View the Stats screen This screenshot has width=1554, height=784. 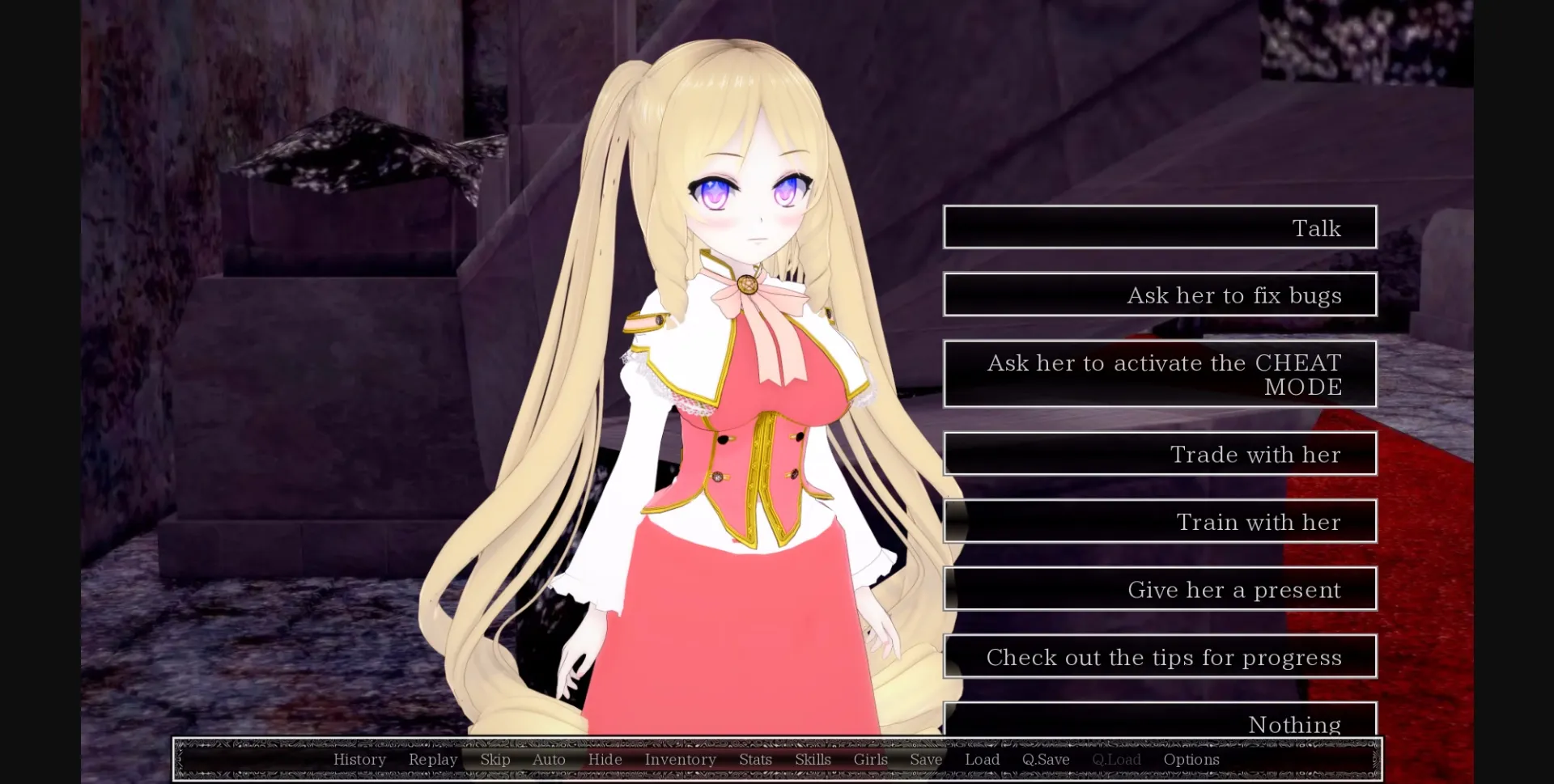(754, 759)
